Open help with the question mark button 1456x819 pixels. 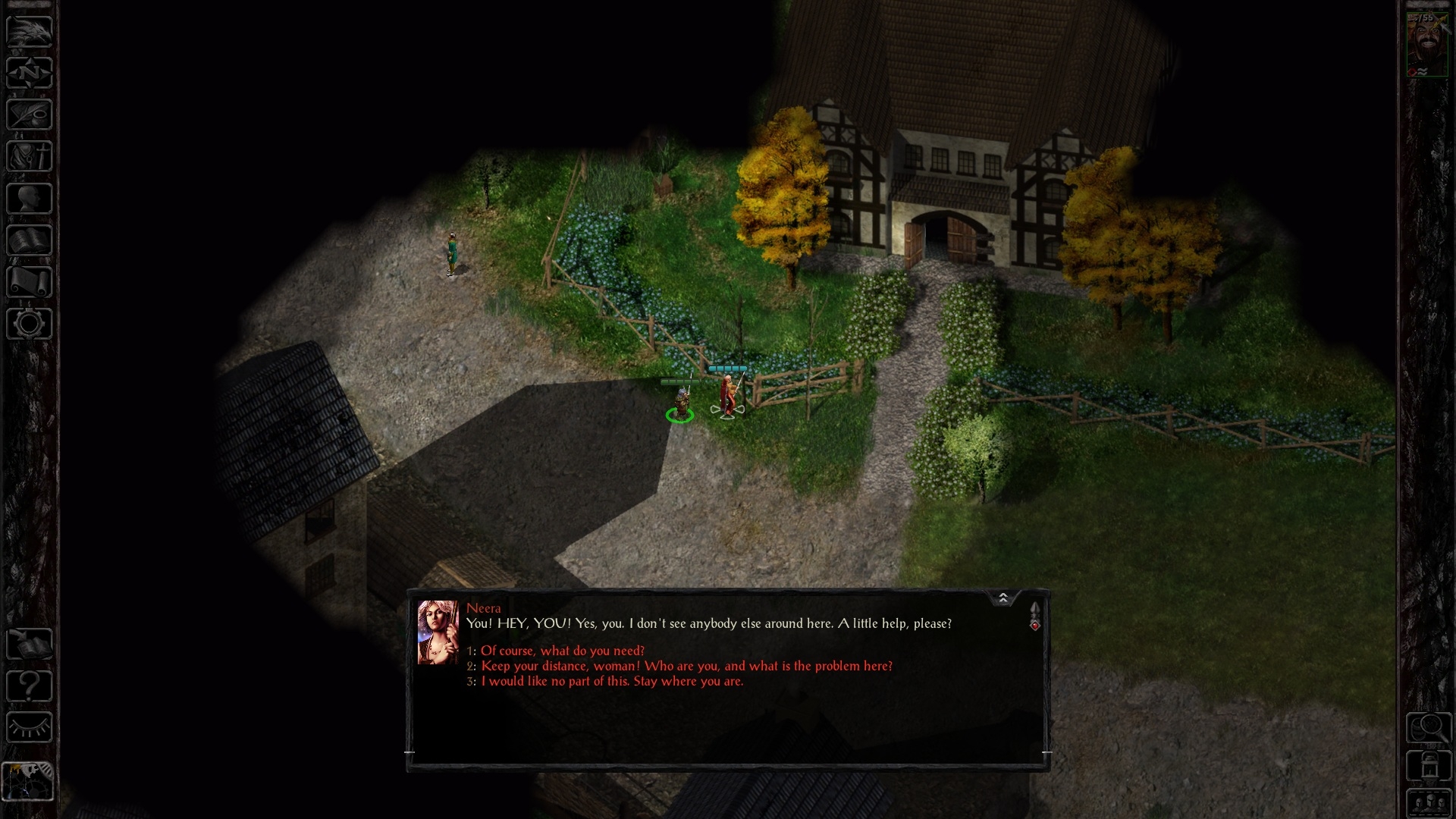pyautogui.click(x=30, y=686)
